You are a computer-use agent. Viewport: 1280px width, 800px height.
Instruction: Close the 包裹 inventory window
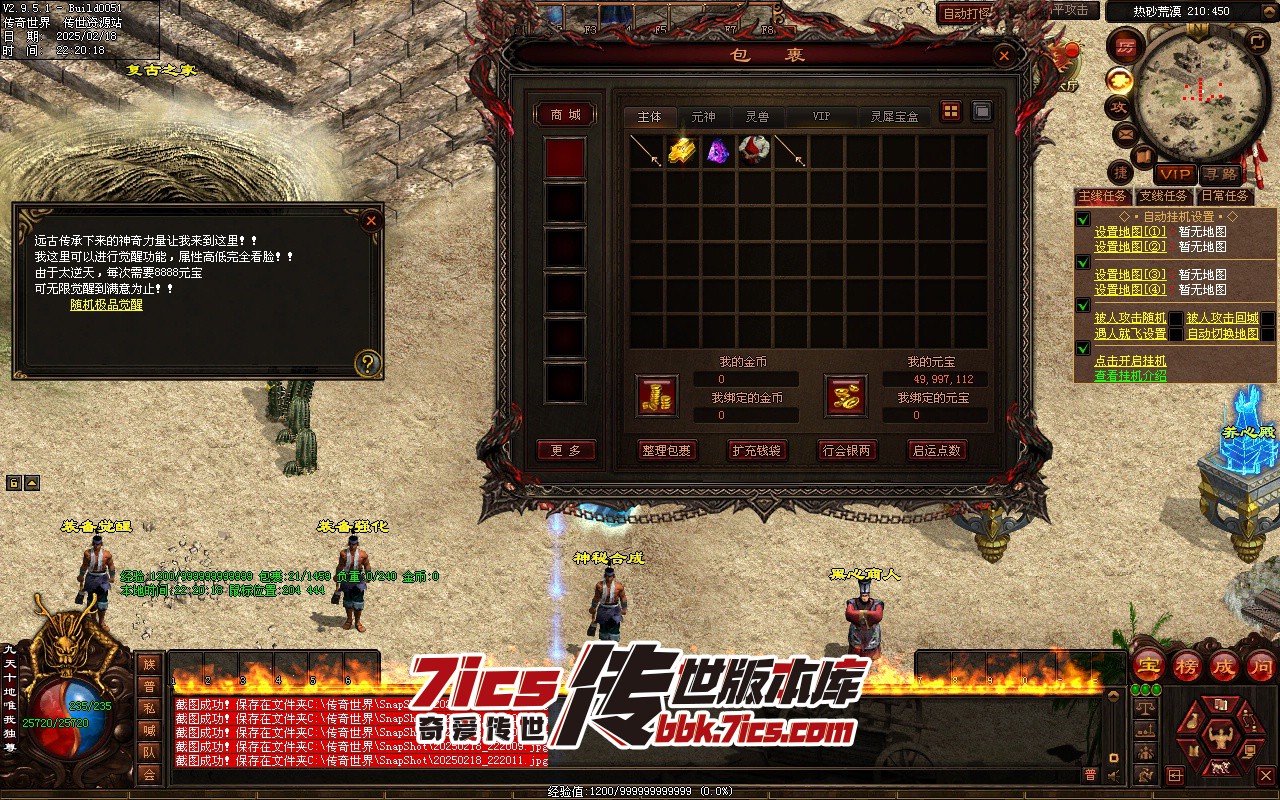pos(1003,56)
